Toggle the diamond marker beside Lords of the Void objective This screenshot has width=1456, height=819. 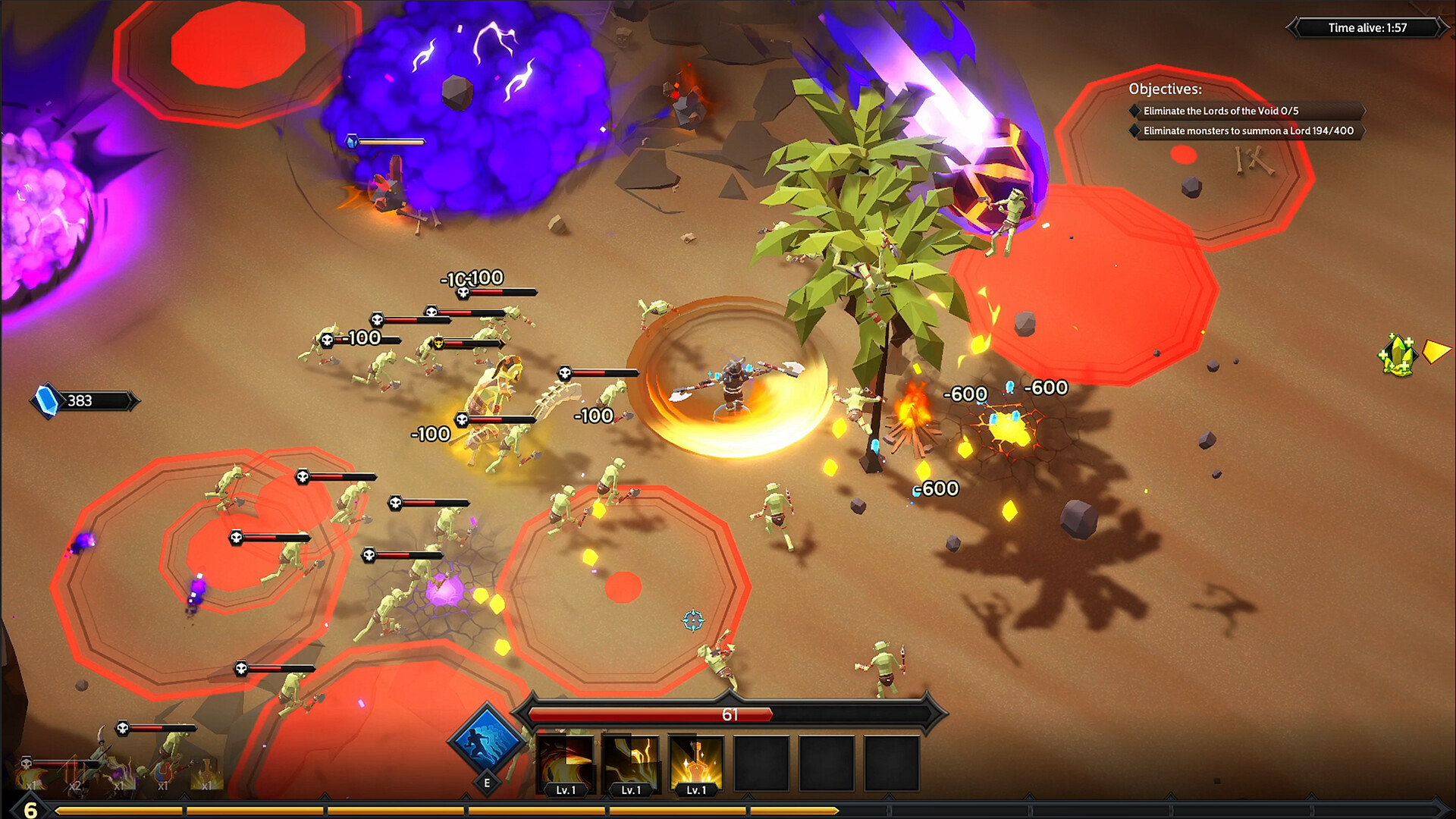click(x=1133, y=111)
